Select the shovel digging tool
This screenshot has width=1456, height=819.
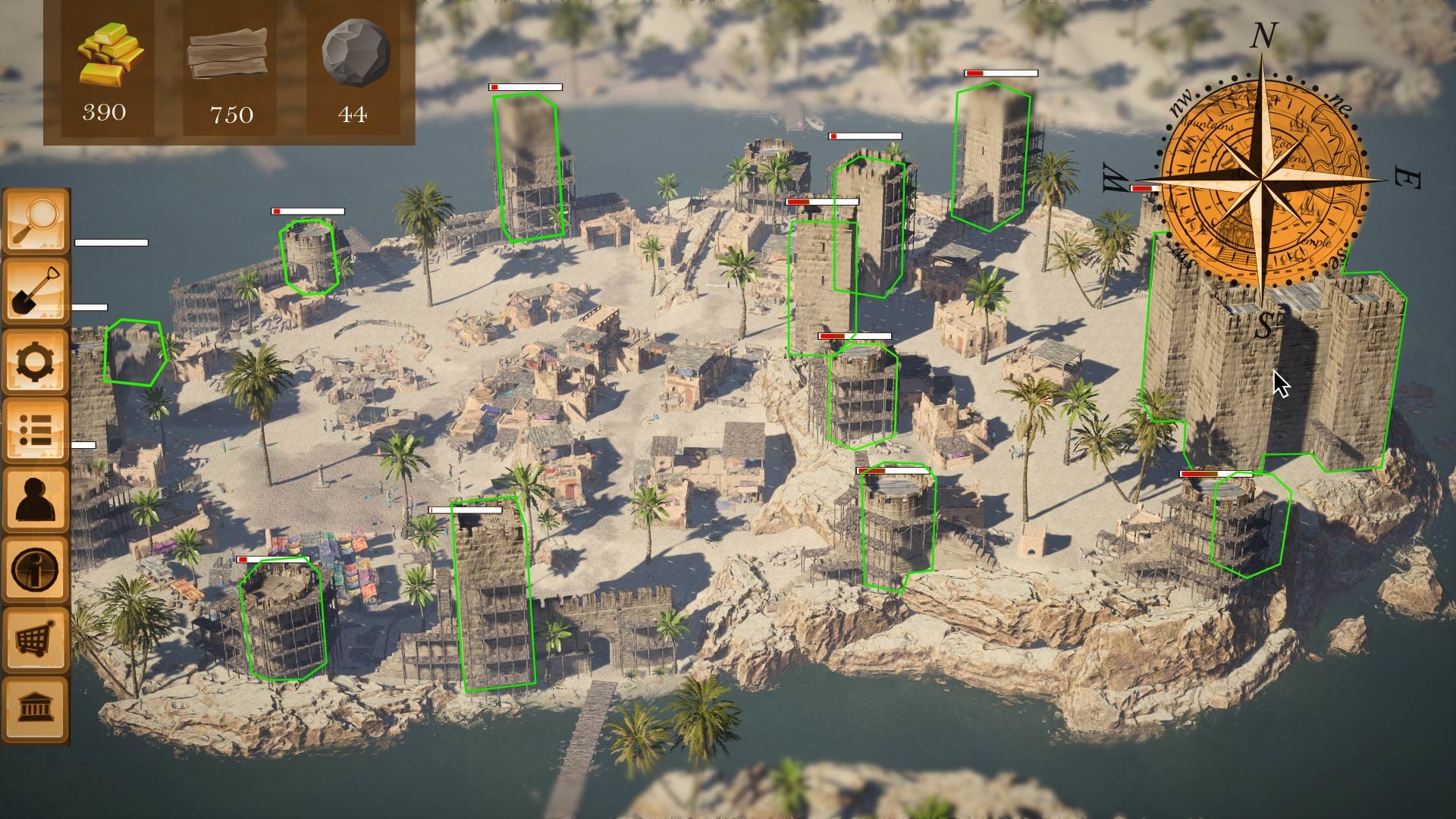pyautogui.click(x=34, y=292)
